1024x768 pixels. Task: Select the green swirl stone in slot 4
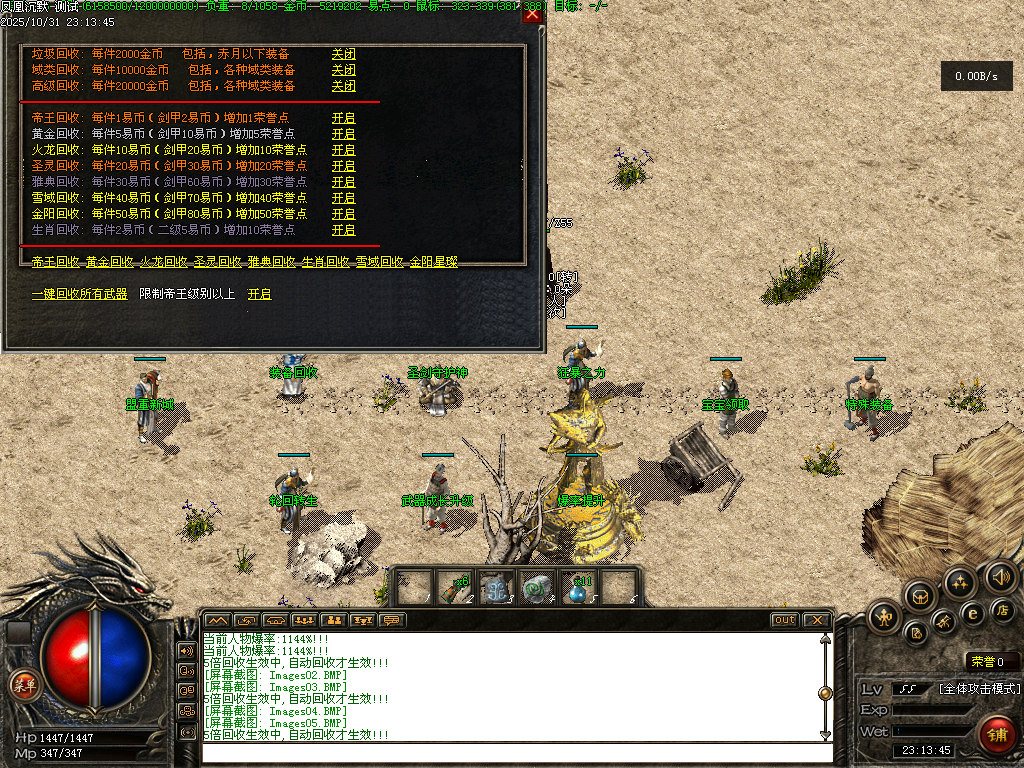pos(538,588)
